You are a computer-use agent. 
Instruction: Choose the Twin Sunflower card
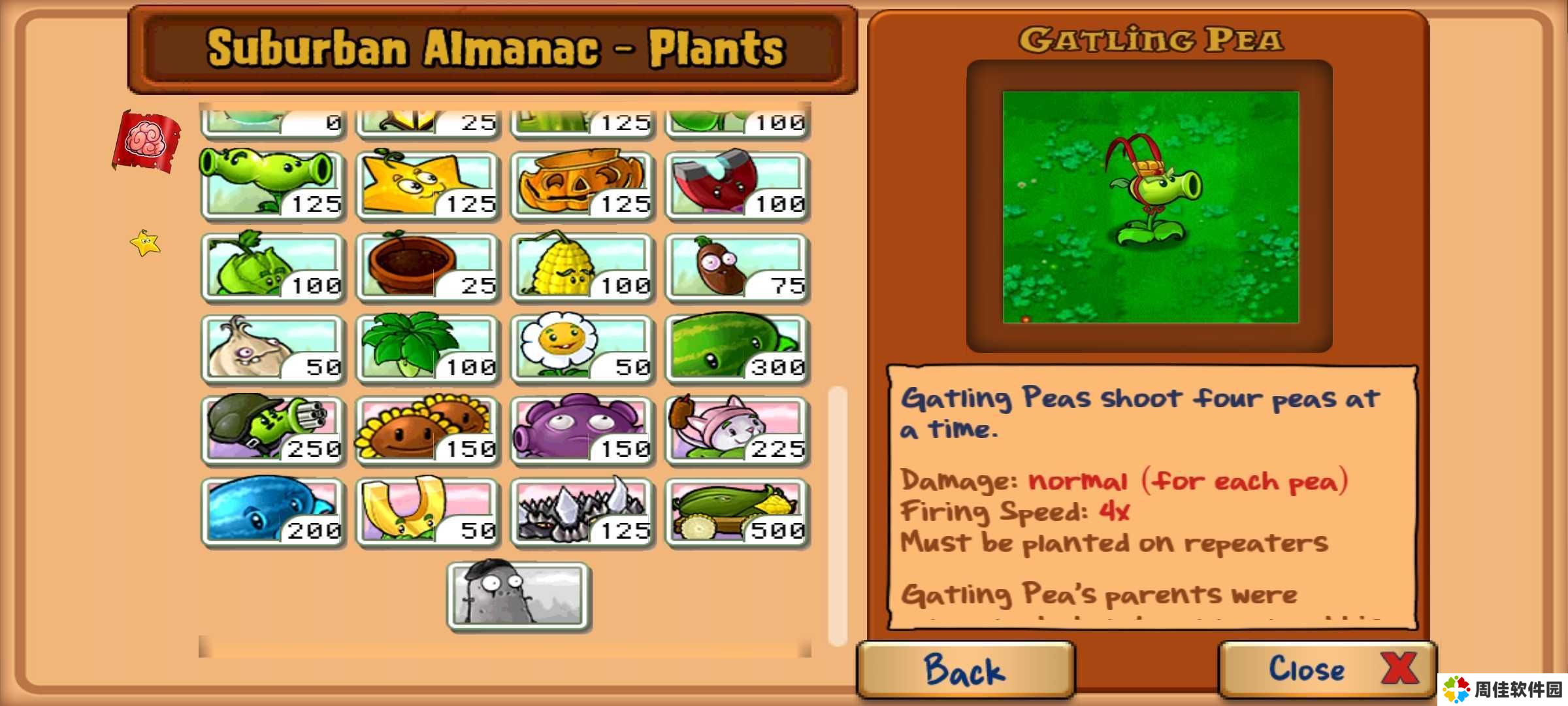pos(427,429)
